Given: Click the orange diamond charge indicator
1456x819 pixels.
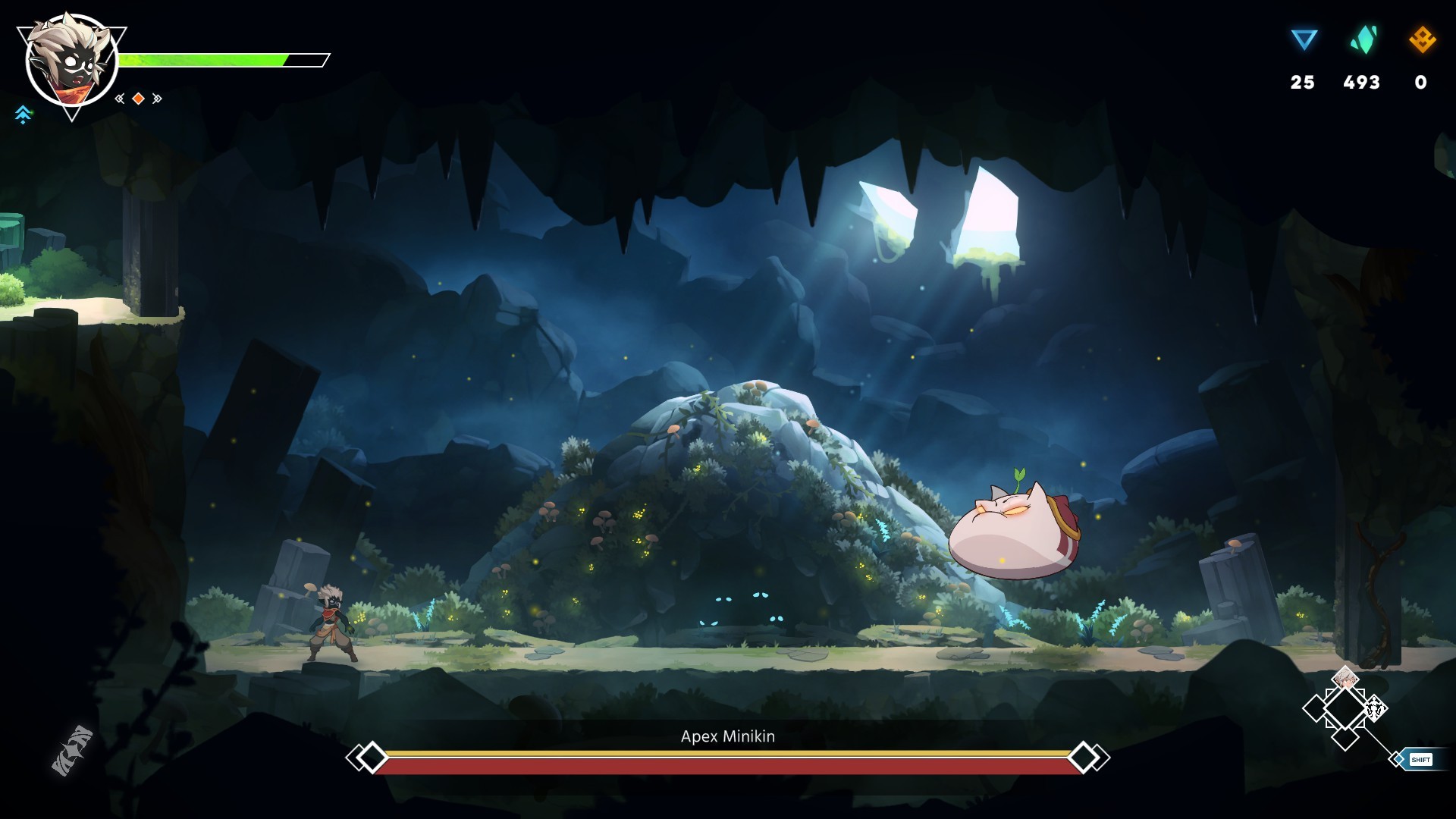Looking at the screenshot, I should 138,99.
